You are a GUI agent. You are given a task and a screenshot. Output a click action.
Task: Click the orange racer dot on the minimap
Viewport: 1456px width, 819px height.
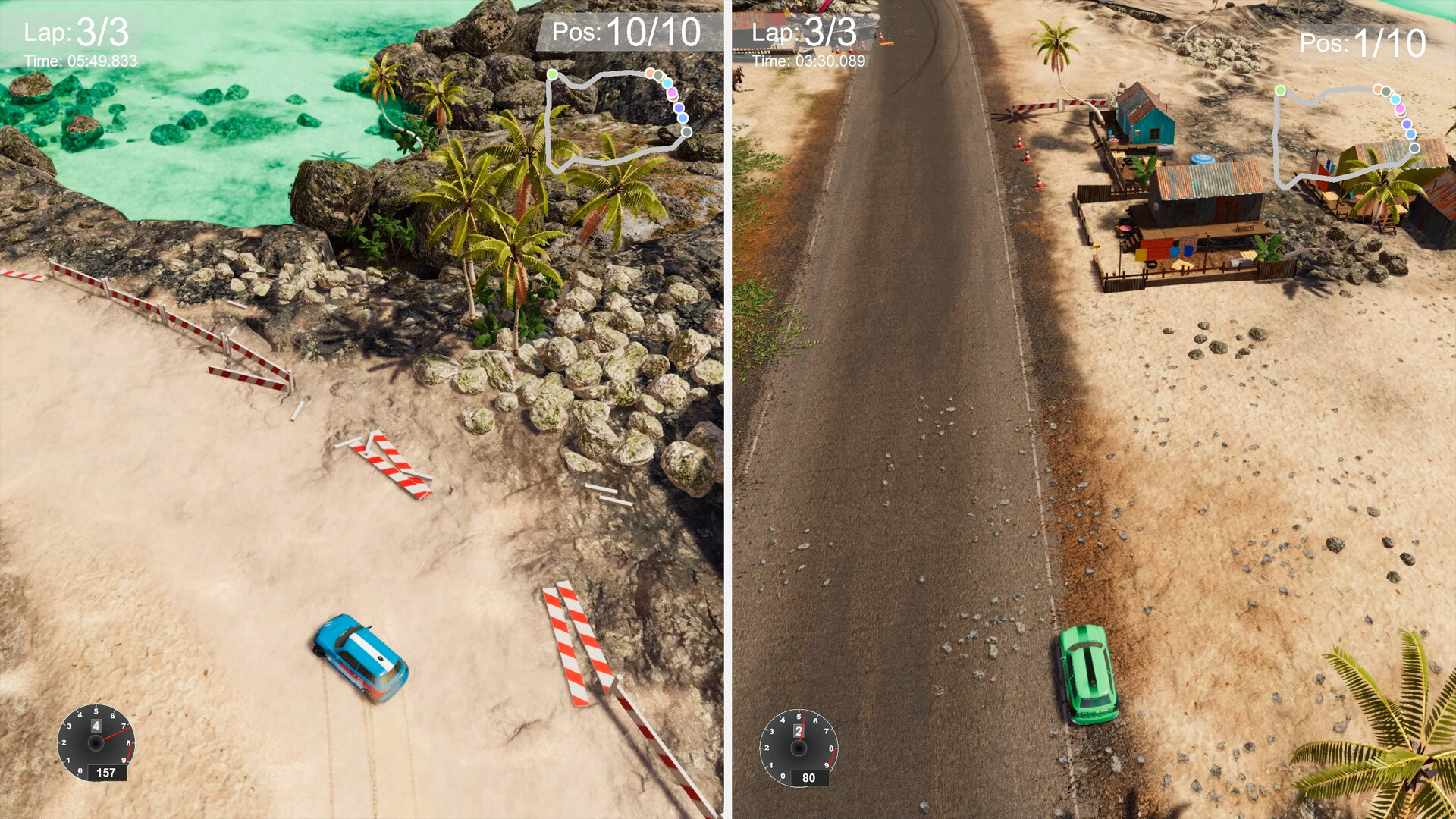pyautogui.click(x=650, y=74)
